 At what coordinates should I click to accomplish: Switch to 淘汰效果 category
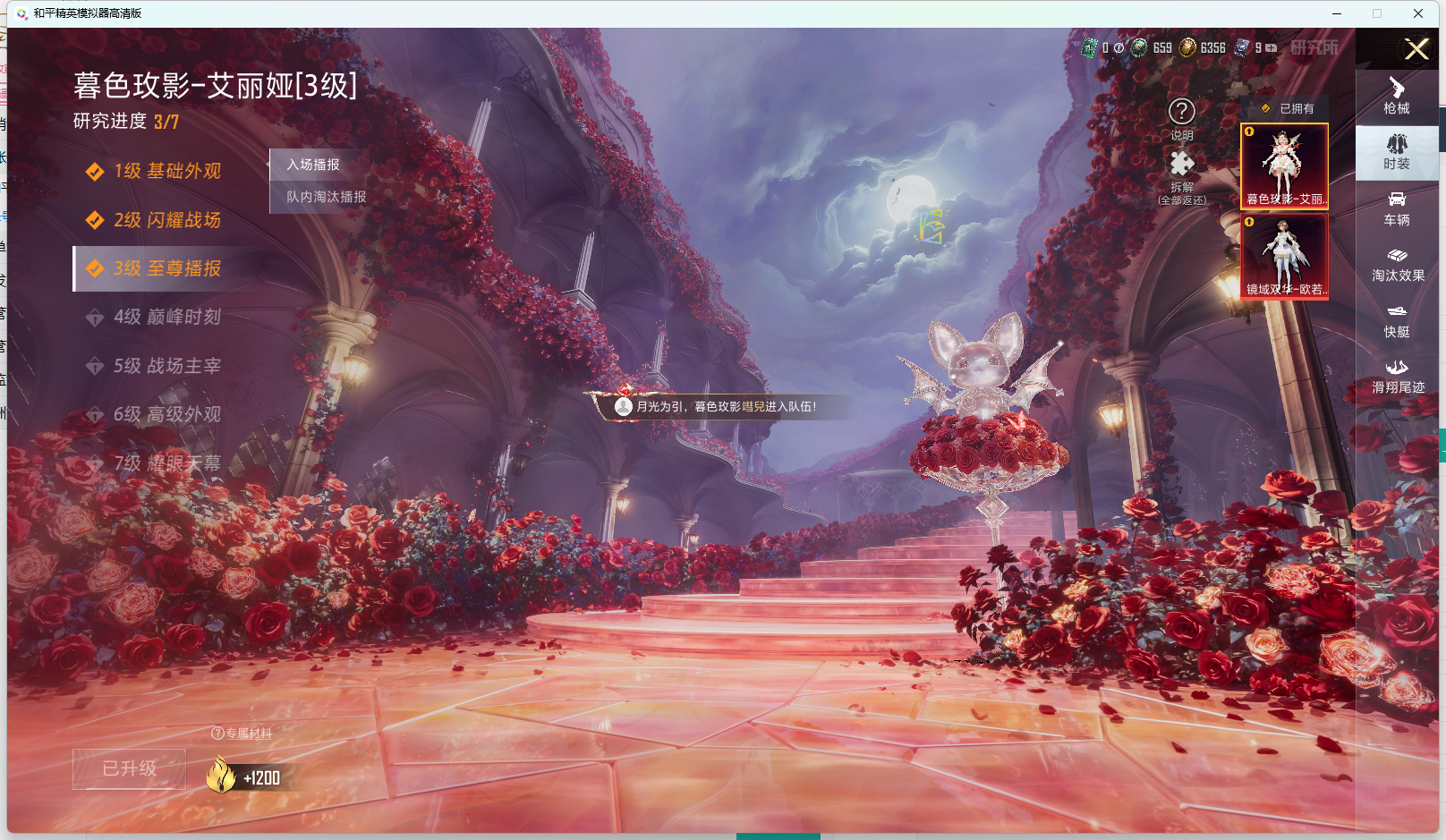coord(1397,265)
